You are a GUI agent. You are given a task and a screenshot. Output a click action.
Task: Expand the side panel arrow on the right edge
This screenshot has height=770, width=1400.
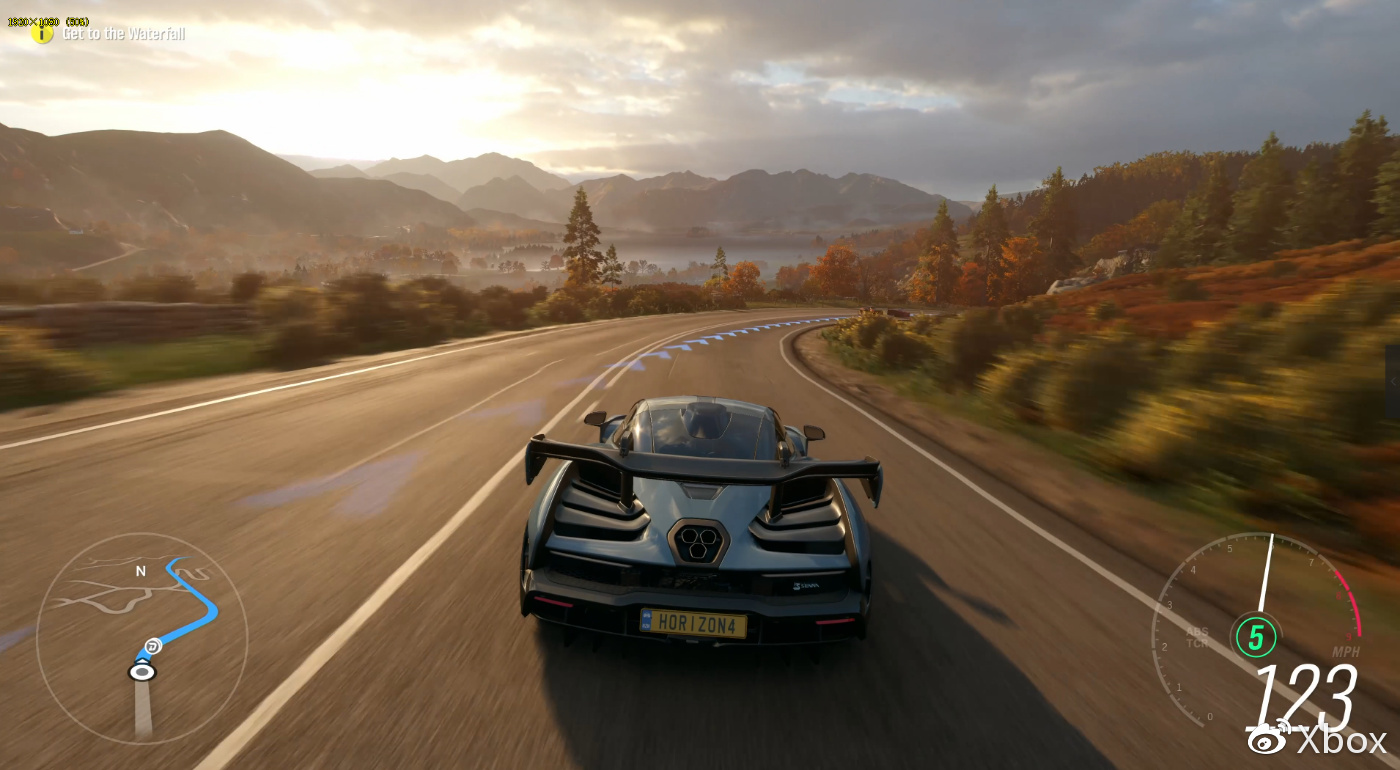[x=1393, y=382]
